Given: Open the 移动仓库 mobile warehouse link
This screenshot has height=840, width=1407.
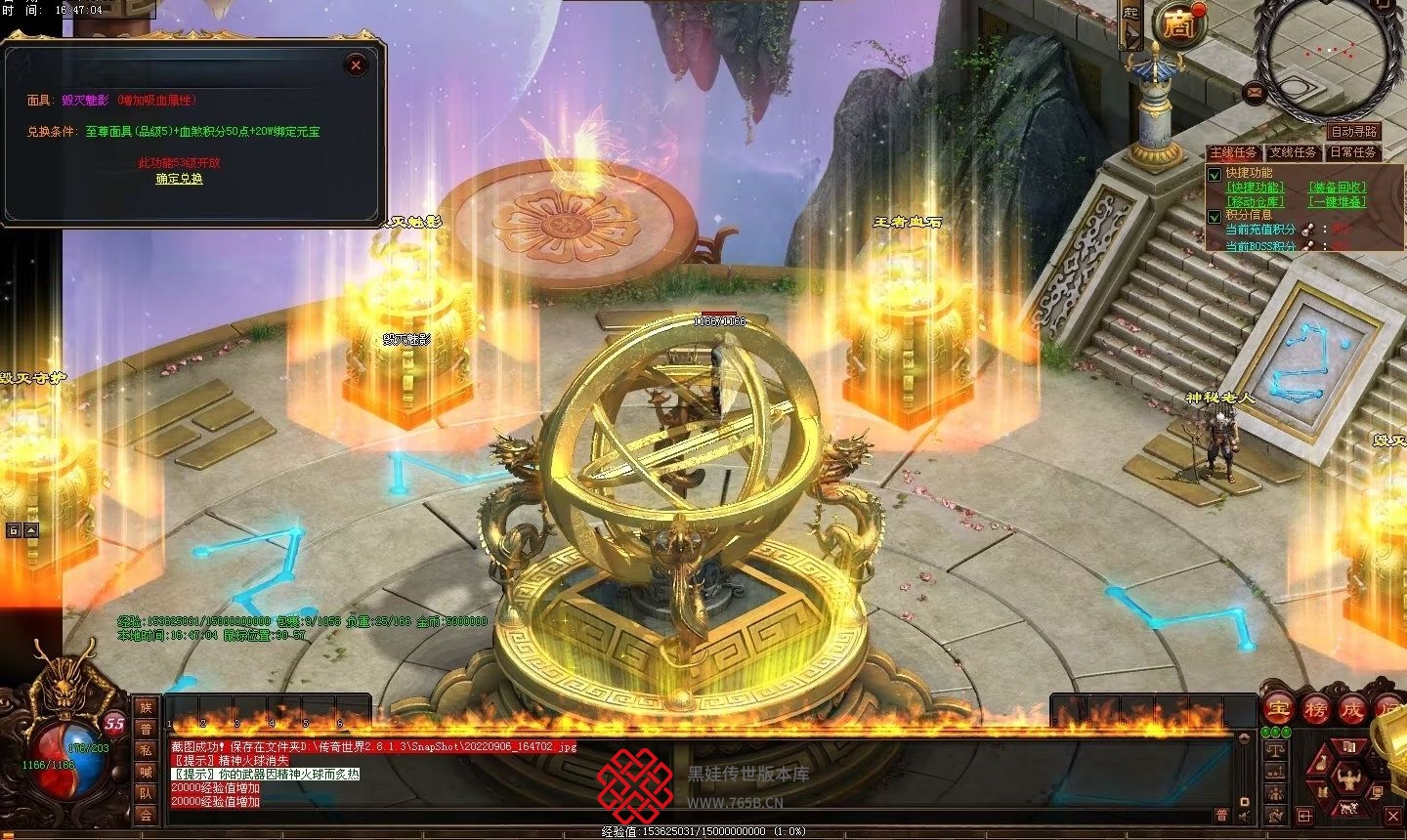Looking at the screenshot, I should coord(1256,201).
